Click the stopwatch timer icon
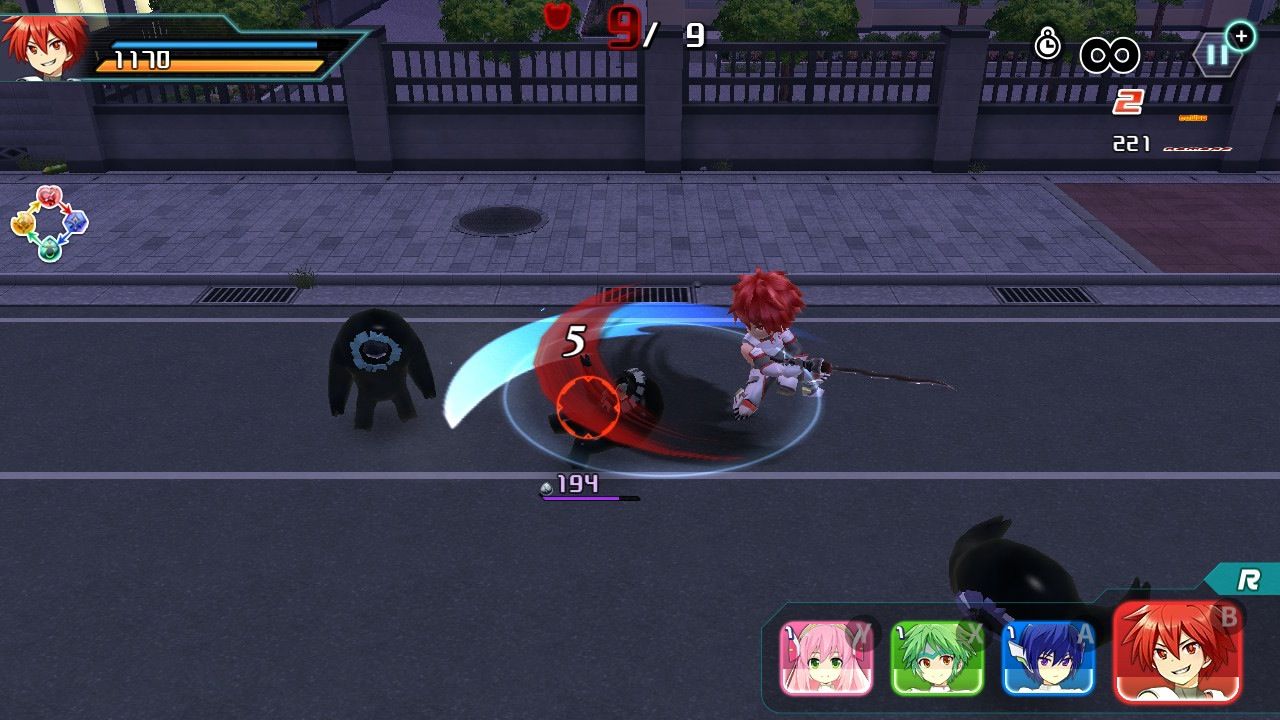This screenshot has height=720, width=1280. point(1047,45)
